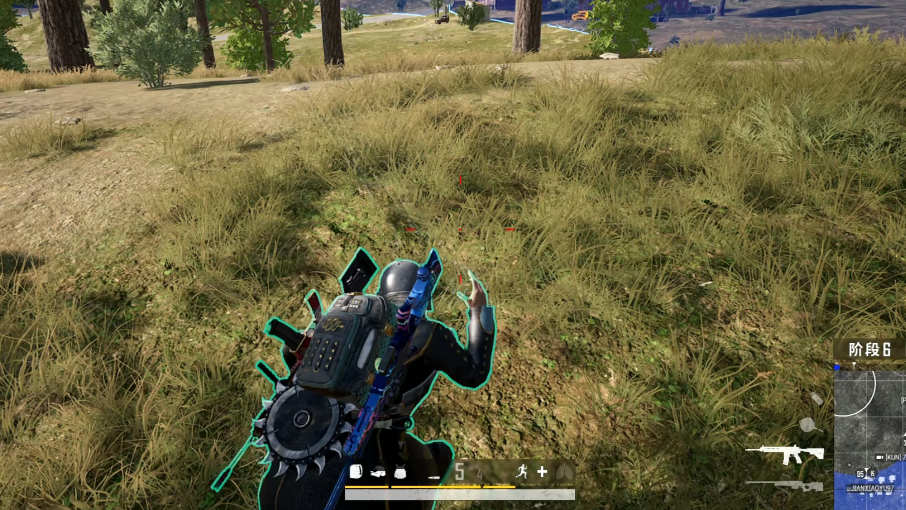This screenshot has height=510, width=906.
Task: Click the running figure boost icon
Action: [x=522, y=471]
